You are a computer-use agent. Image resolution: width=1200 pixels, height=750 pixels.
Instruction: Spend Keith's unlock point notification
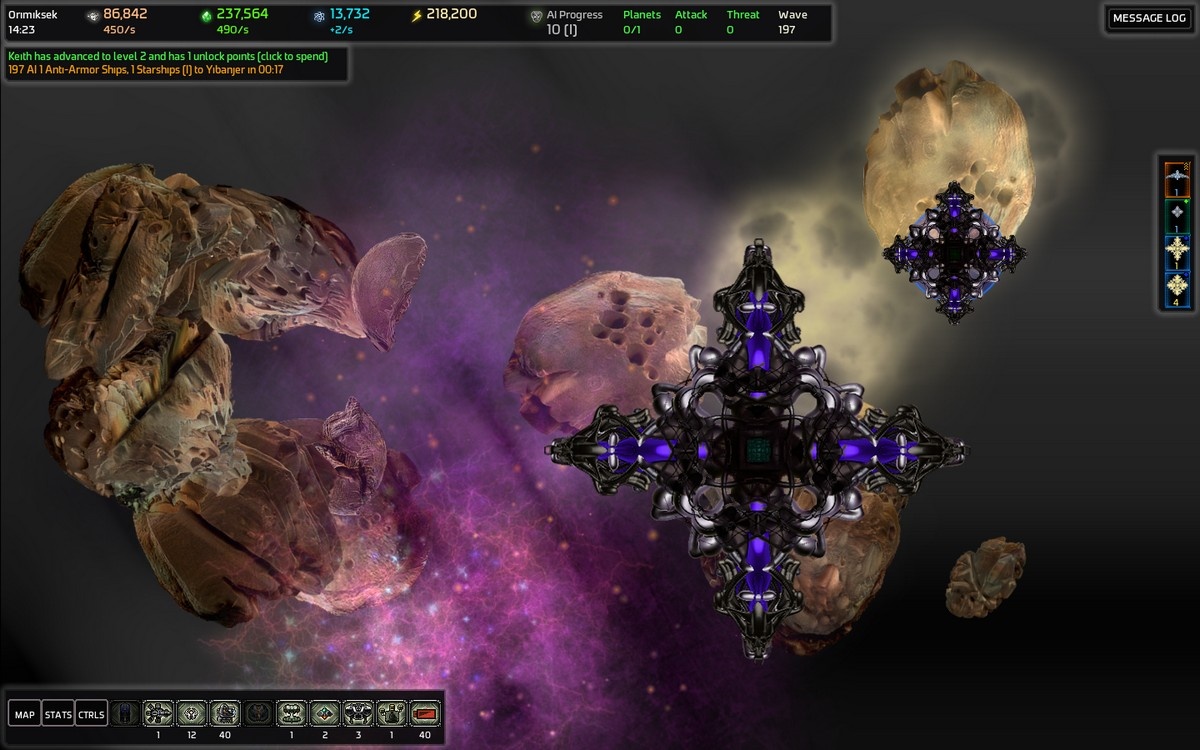pyautogui.click(x=168, y=56)
